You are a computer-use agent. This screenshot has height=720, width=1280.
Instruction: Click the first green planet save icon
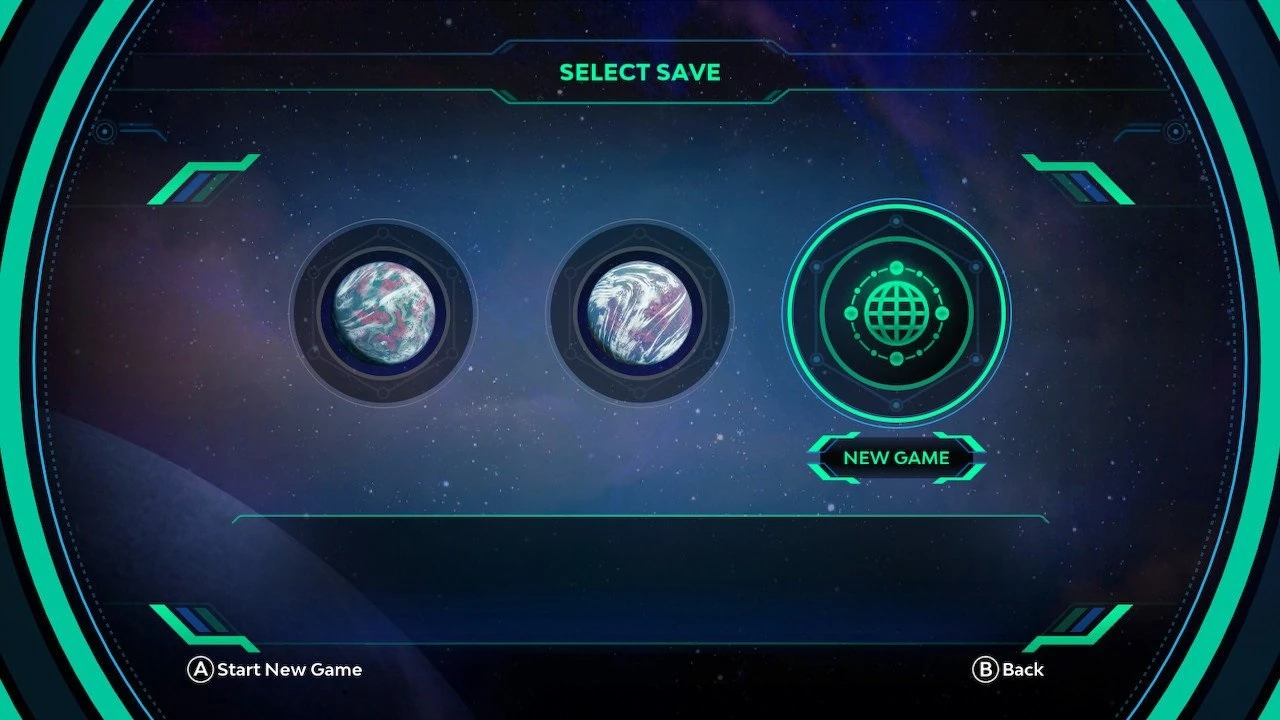pos(383,313)
